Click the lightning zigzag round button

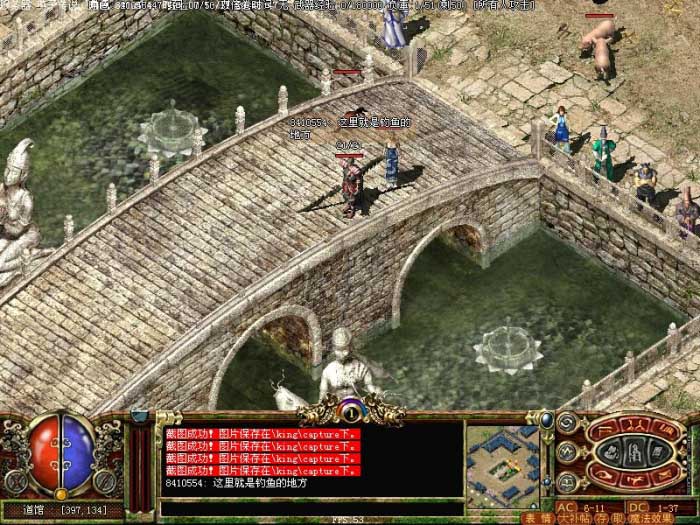[568, 452]
